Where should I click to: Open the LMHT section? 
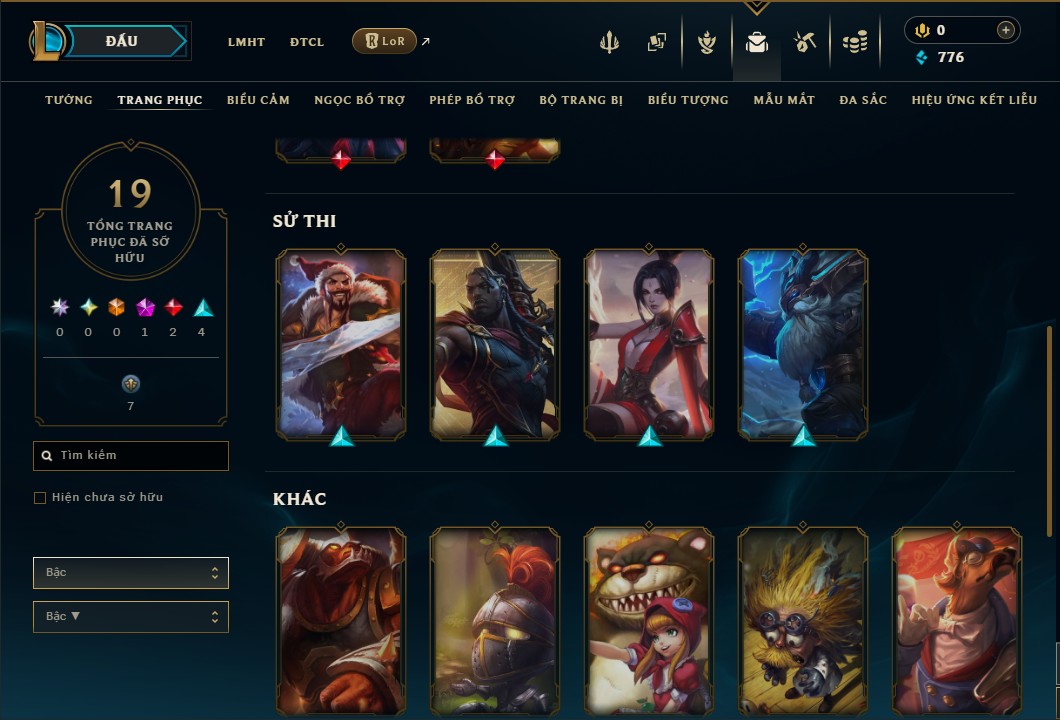click(x=246, y=42)
